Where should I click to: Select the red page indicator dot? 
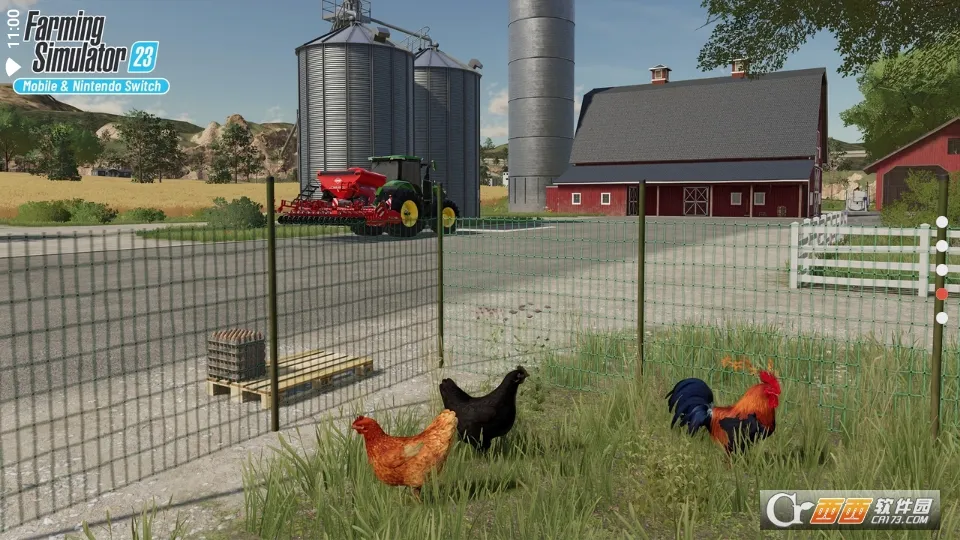[x=941, y=294]
